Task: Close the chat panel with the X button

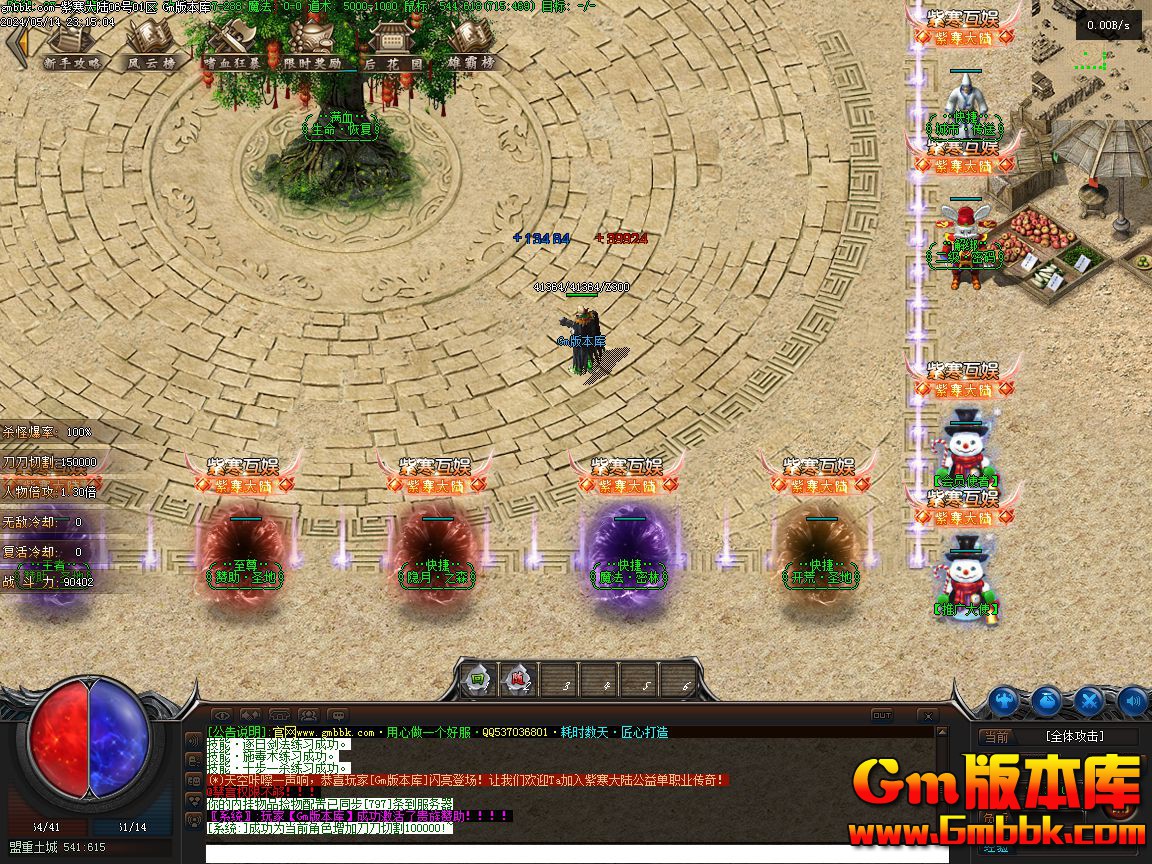Action: (927, 716)
